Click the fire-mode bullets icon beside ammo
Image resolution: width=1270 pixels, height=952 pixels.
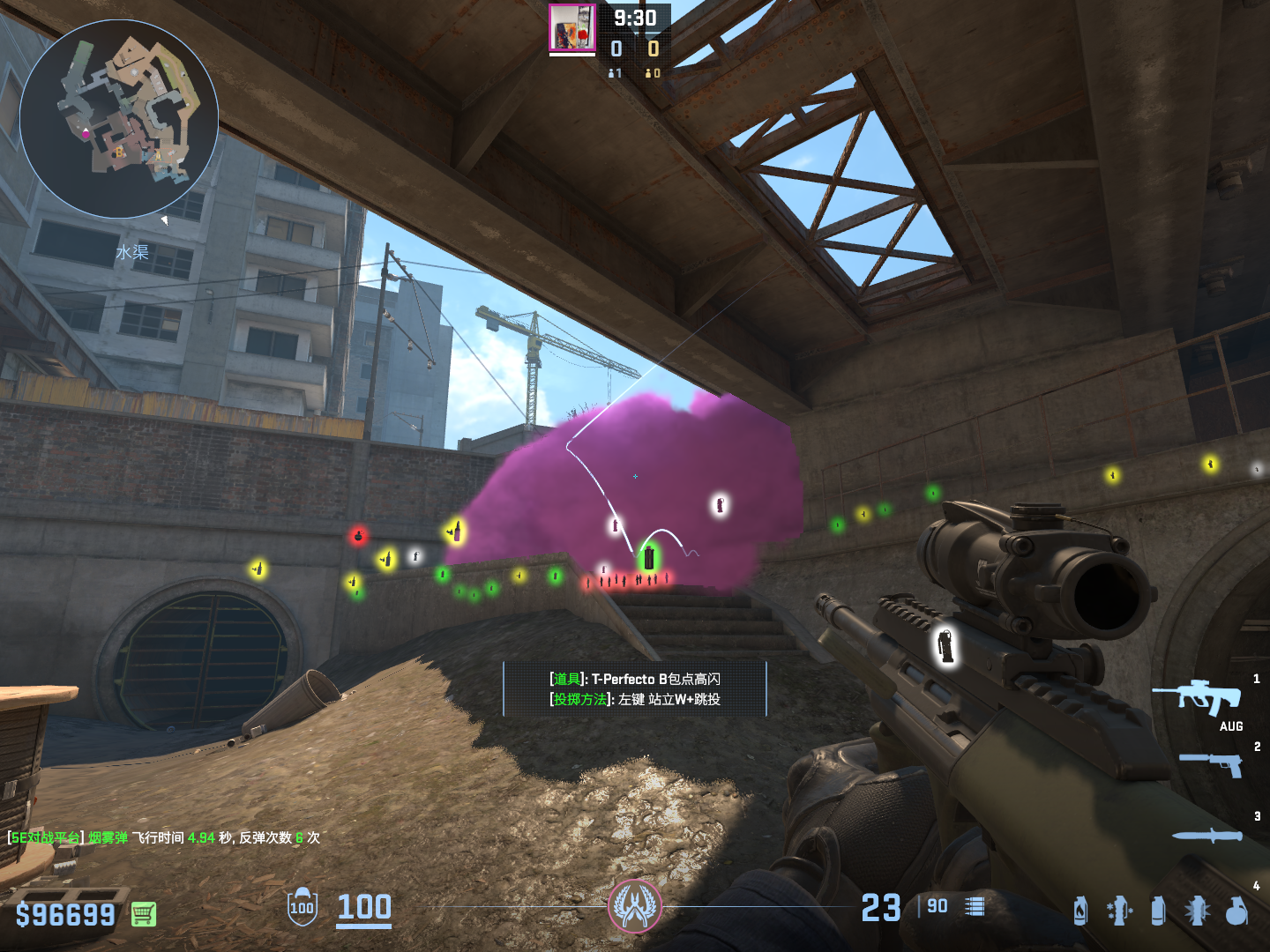(x=975, y=906)
